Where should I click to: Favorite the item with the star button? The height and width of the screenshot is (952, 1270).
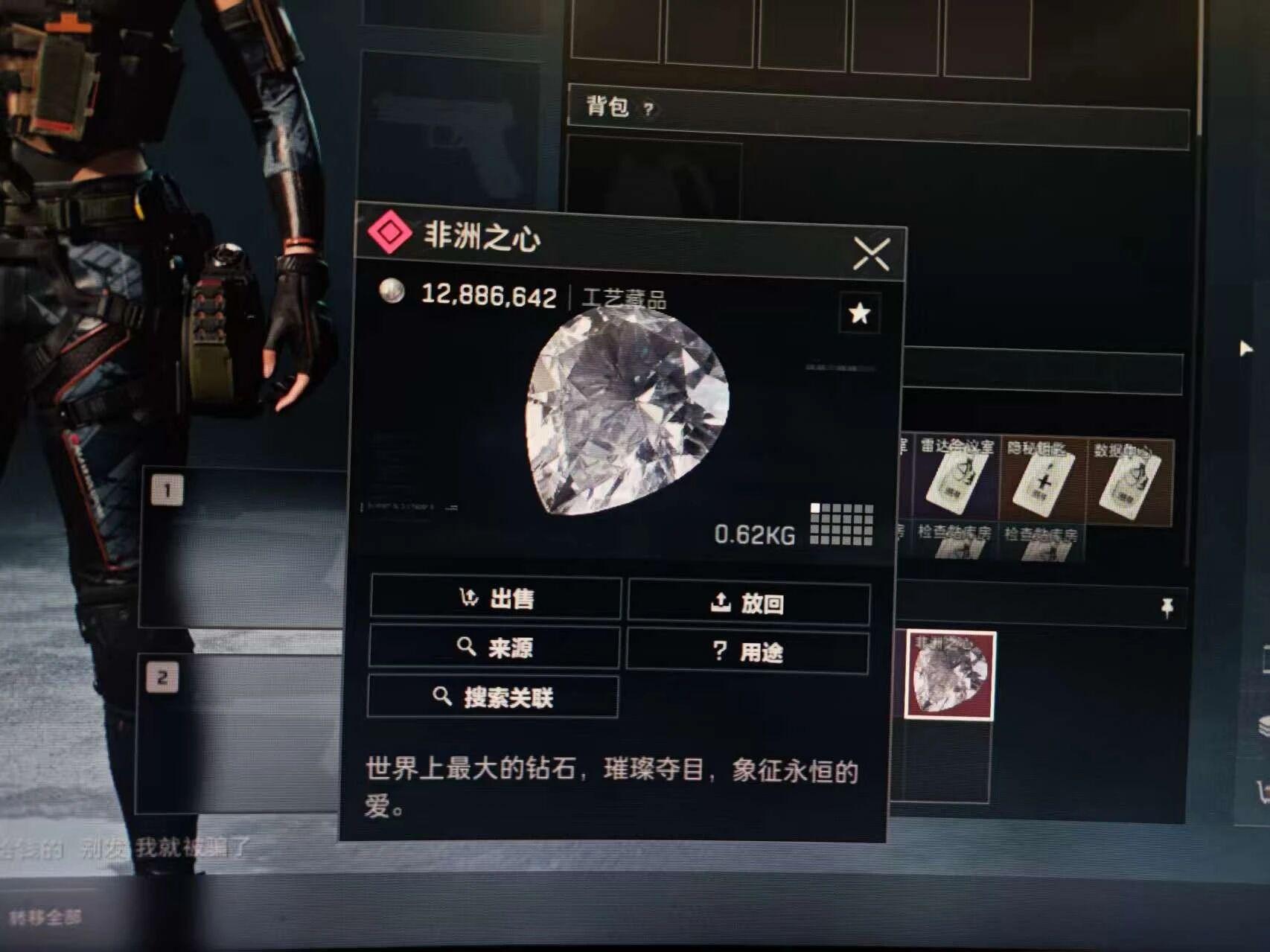pyautogui.click(x=859, y=313)
